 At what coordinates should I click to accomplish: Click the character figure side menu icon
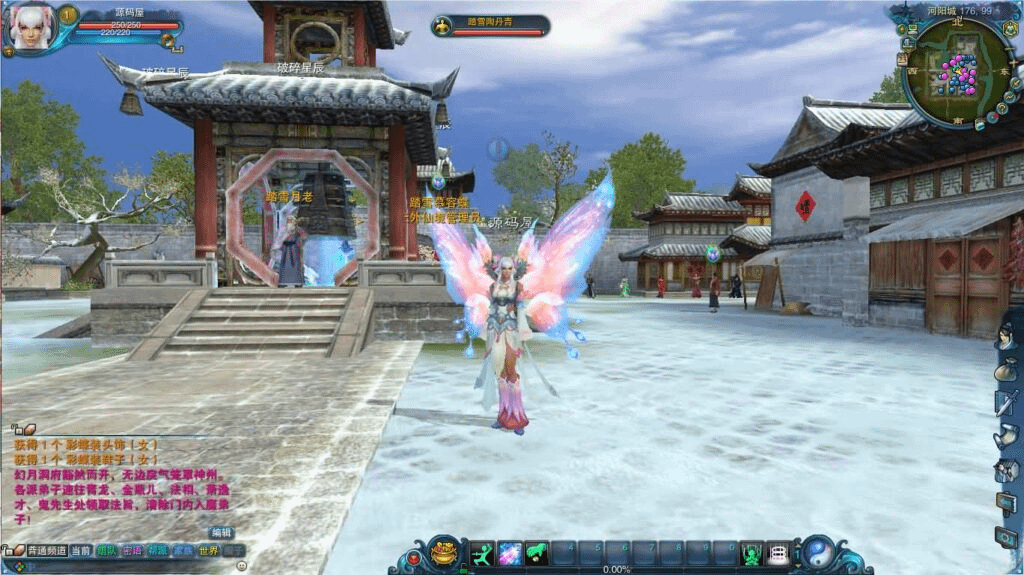tap(1005, 337)
